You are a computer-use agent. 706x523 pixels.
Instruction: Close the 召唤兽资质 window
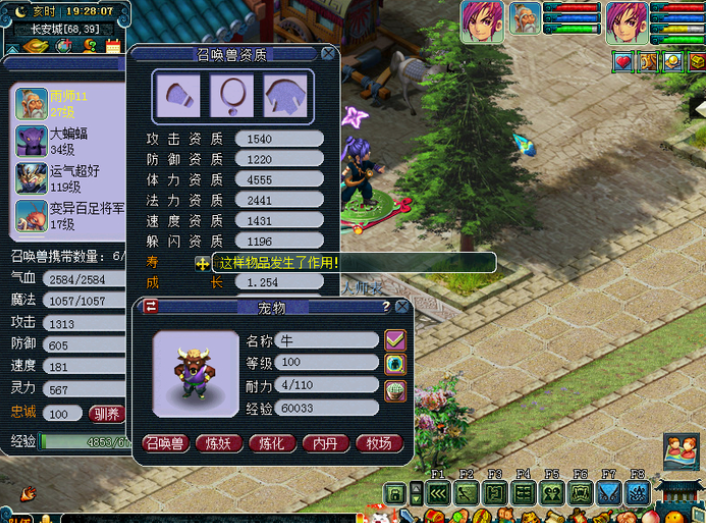pyautogui.click(x=328, y=53)
